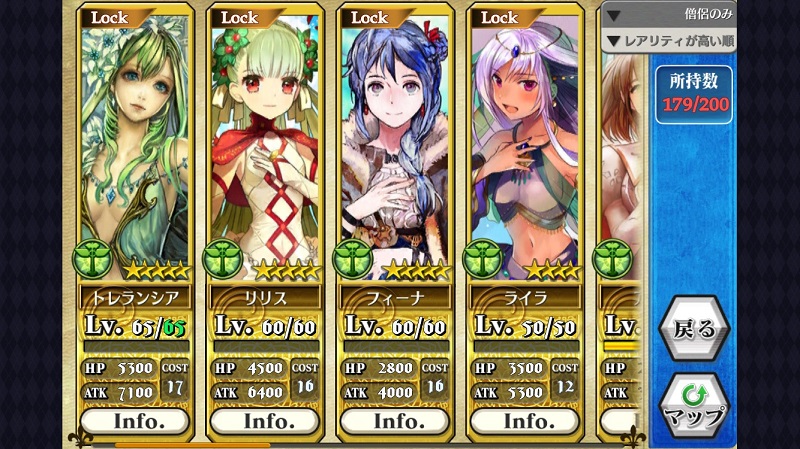
Task: Select the トレランシア character card
Action: pyautogui.click(x=134, y=150)
